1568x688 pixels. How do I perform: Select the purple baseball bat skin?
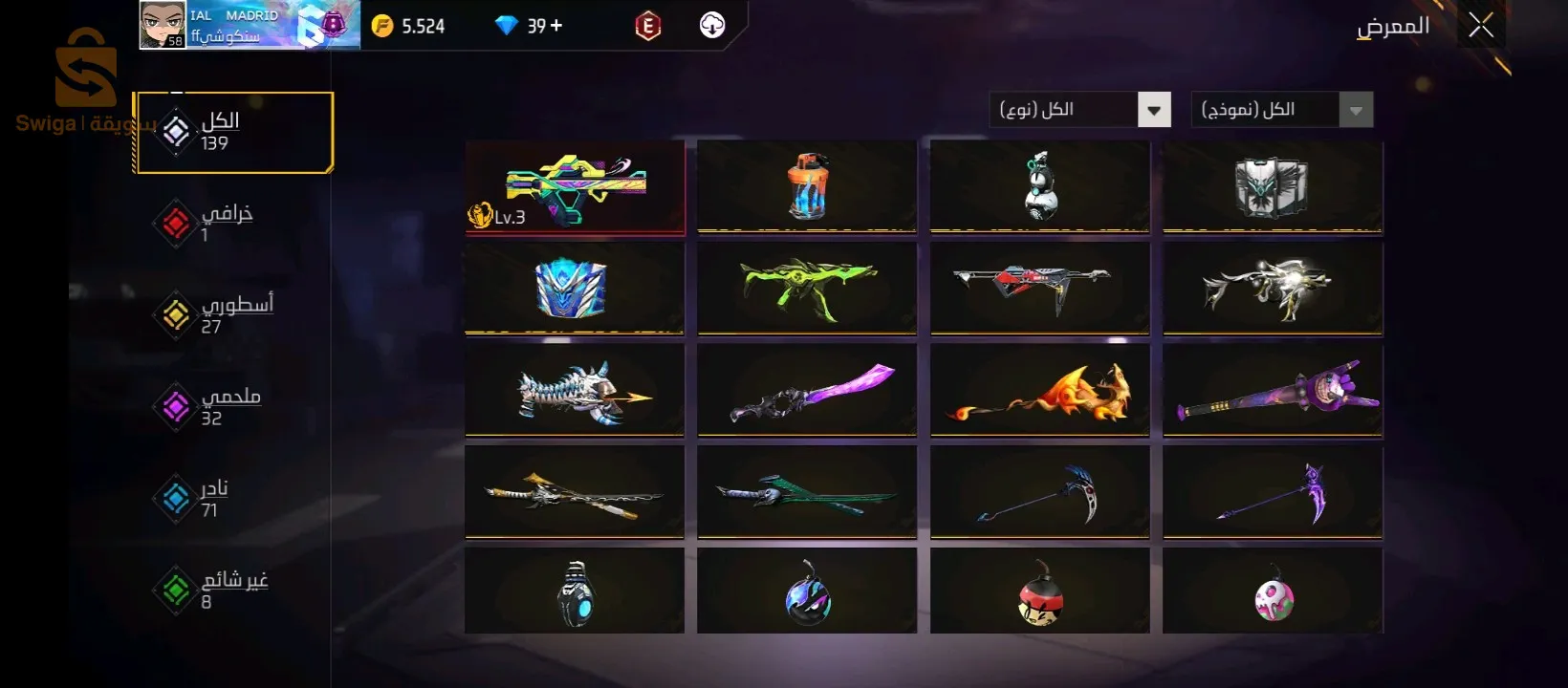click(x=1273, y=390)
